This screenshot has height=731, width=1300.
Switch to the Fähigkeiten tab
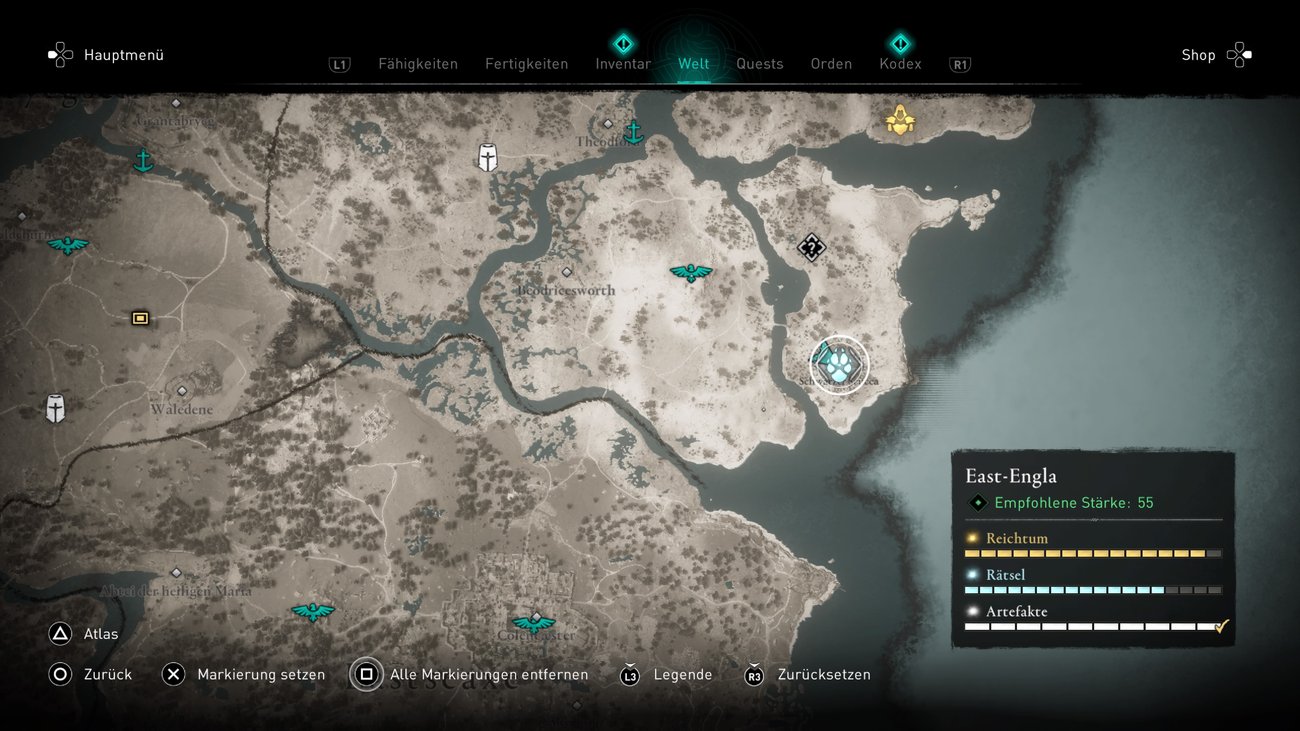click(417, 64)
